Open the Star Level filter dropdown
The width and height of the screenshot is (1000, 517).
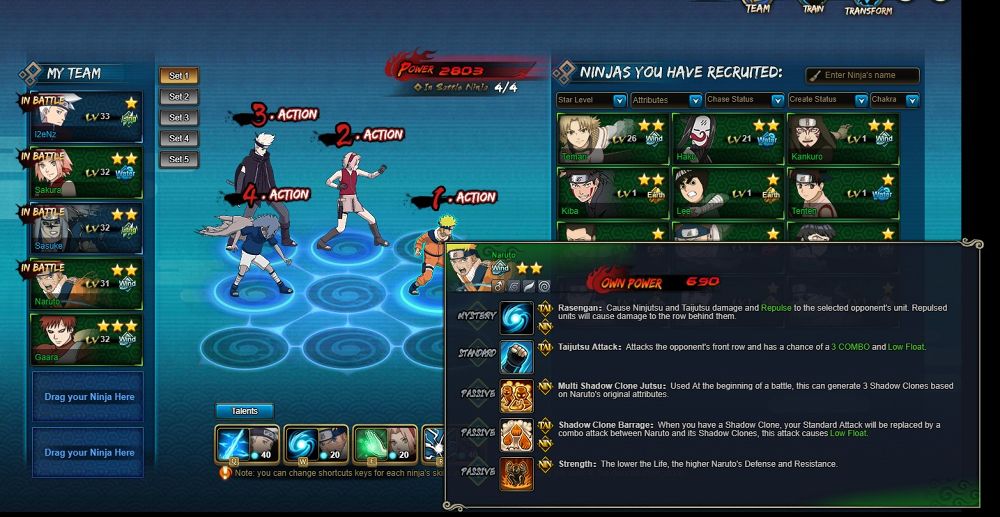click(x=591, y=100)
